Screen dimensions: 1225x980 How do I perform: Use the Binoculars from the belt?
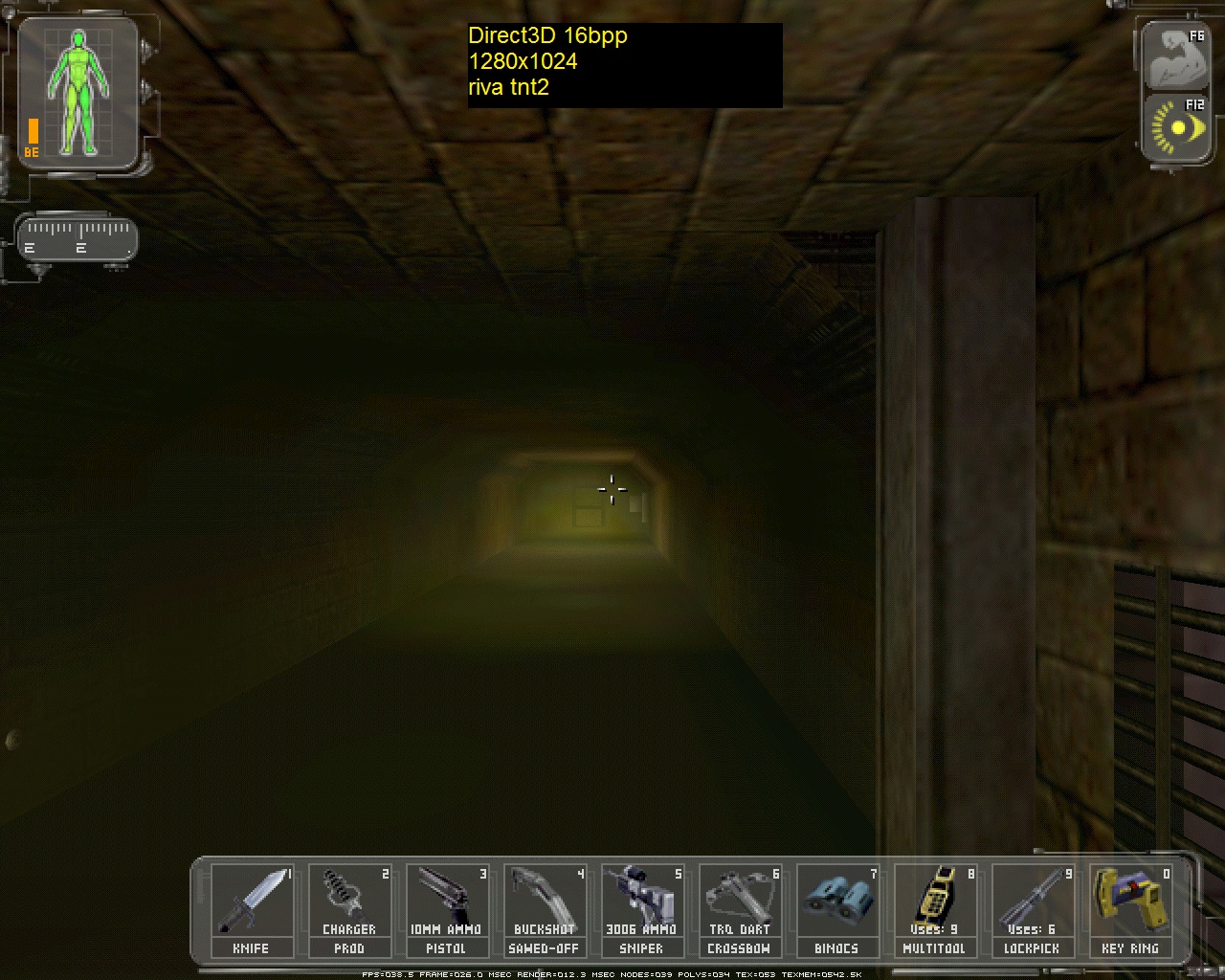[x=837, y=900]
